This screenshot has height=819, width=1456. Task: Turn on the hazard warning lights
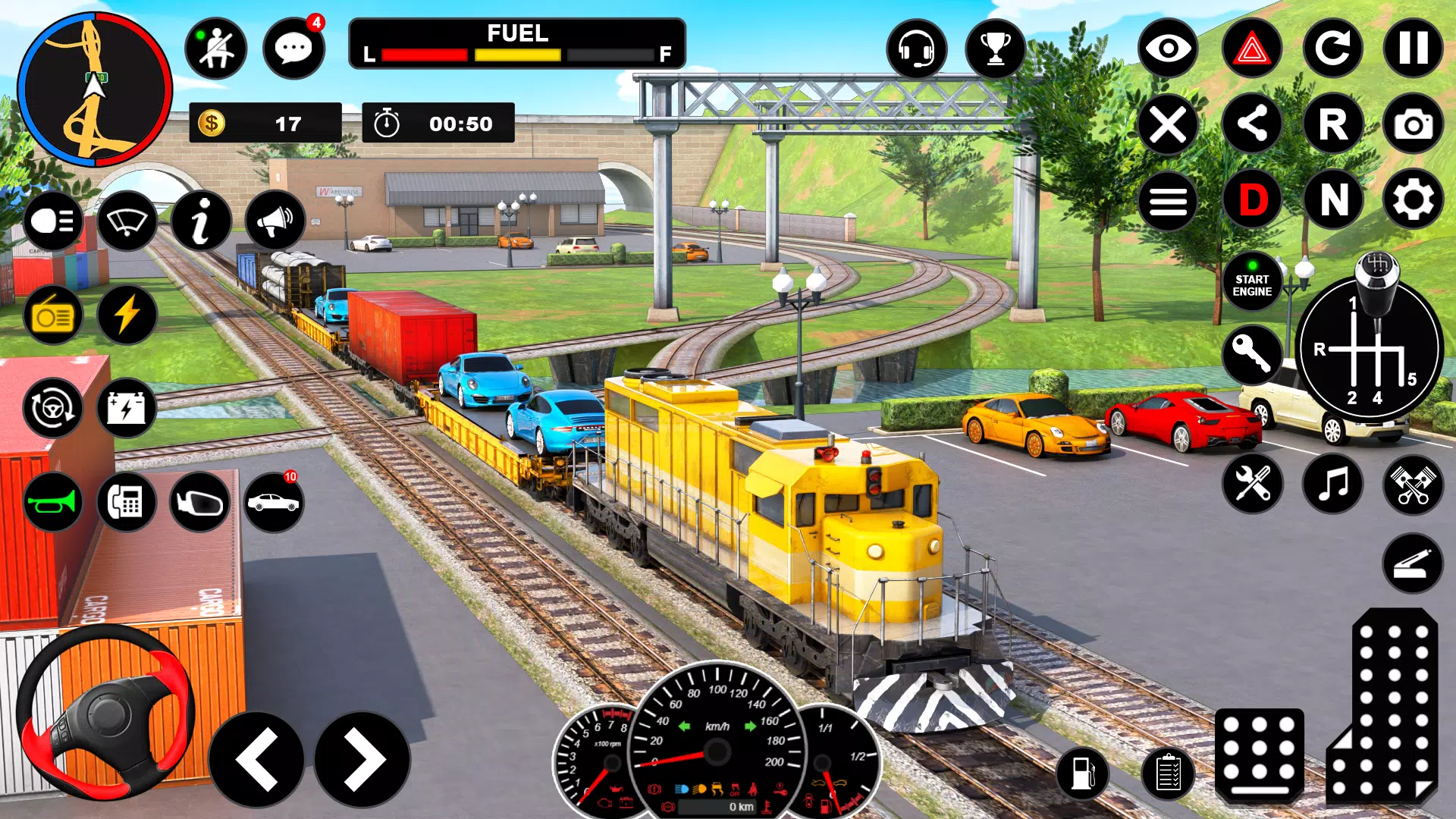click(1252, 49)
